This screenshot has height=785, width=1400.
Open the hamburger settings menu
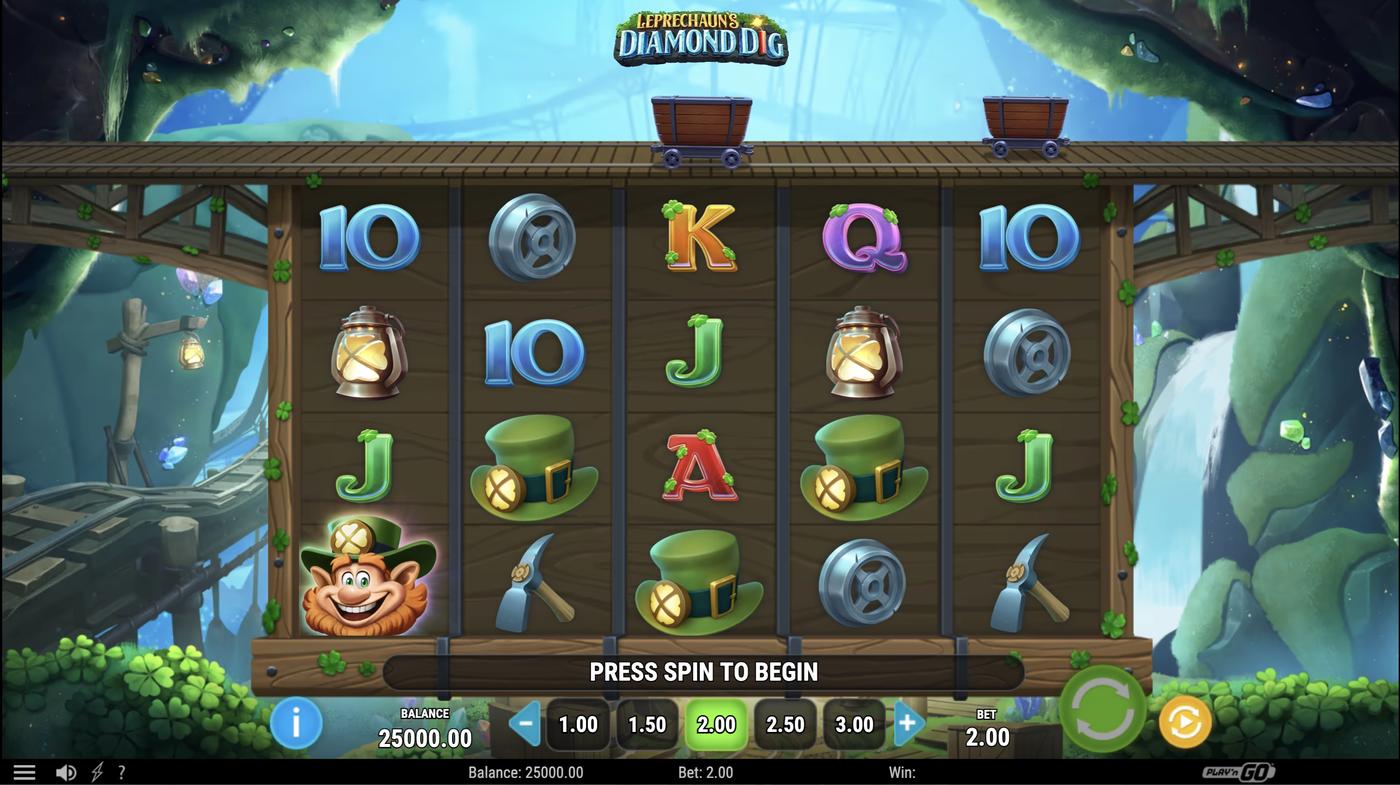[24, 770]
